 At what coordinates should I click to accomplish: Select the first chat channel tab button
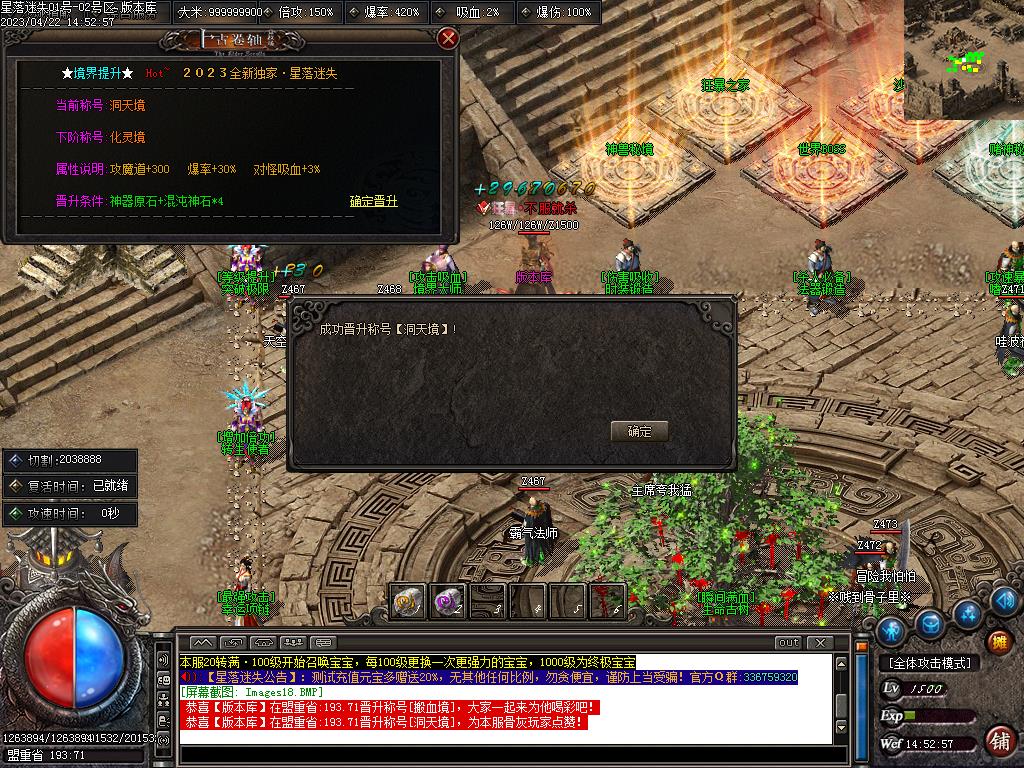pos(202,642)
